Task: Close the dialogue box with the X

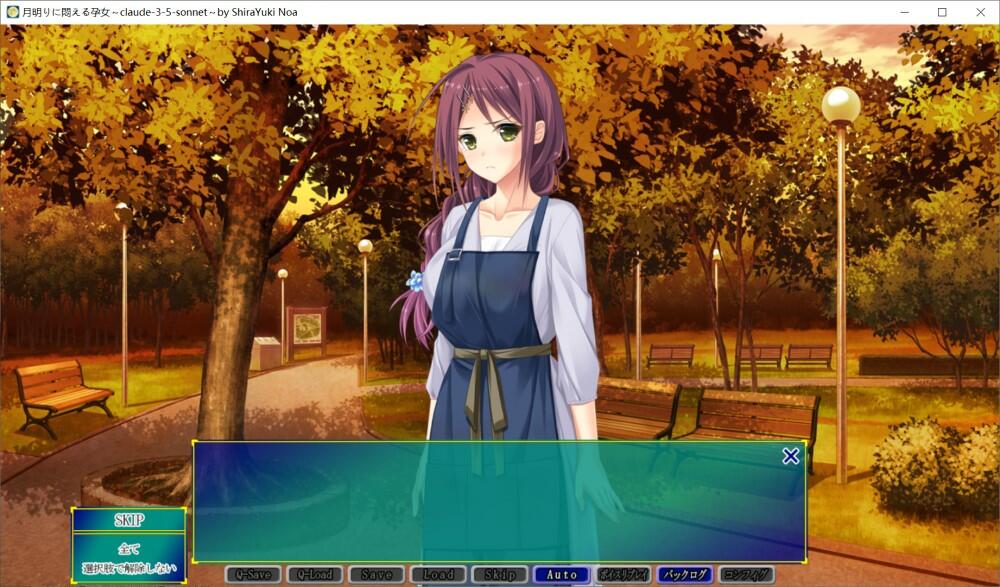Action: (790, 456)
